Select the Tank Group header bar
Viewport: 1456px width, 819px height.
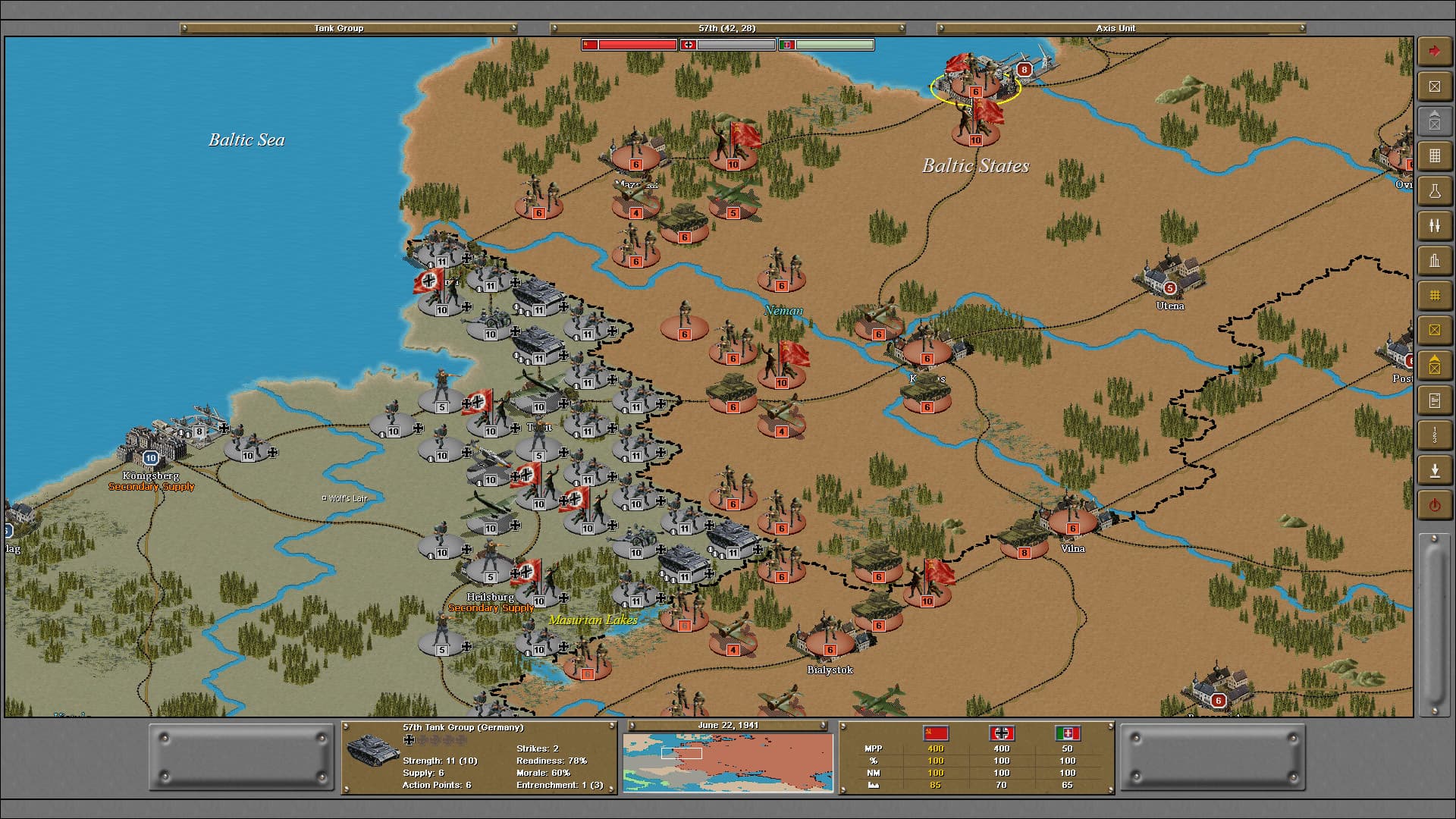338,28
